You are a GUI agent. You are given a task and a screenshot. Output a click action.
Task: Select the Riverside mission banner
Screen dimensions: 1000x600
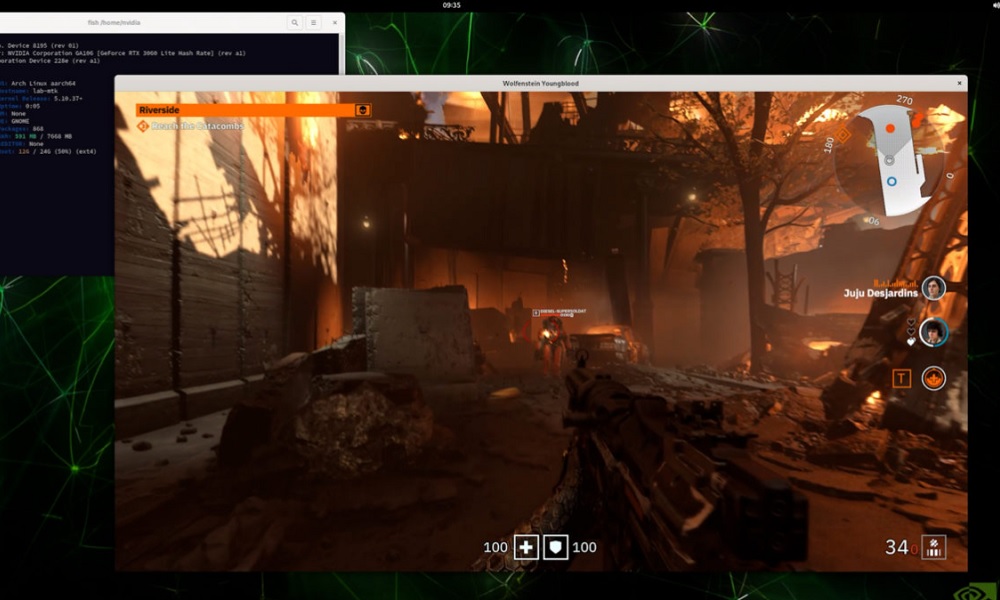(246, 110)
